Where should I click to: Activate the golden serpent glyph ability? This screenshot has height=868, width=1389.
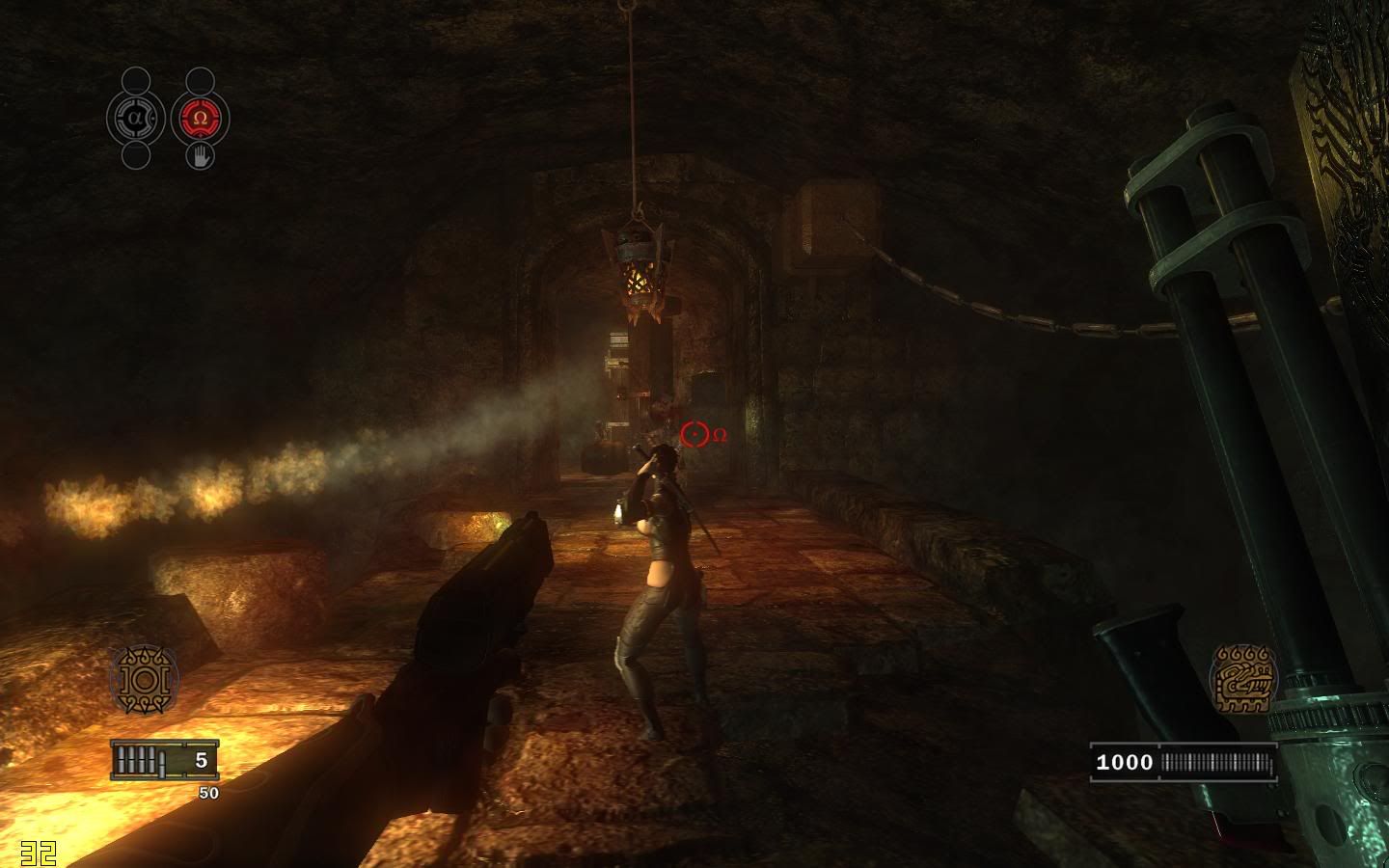(1243, 679)
